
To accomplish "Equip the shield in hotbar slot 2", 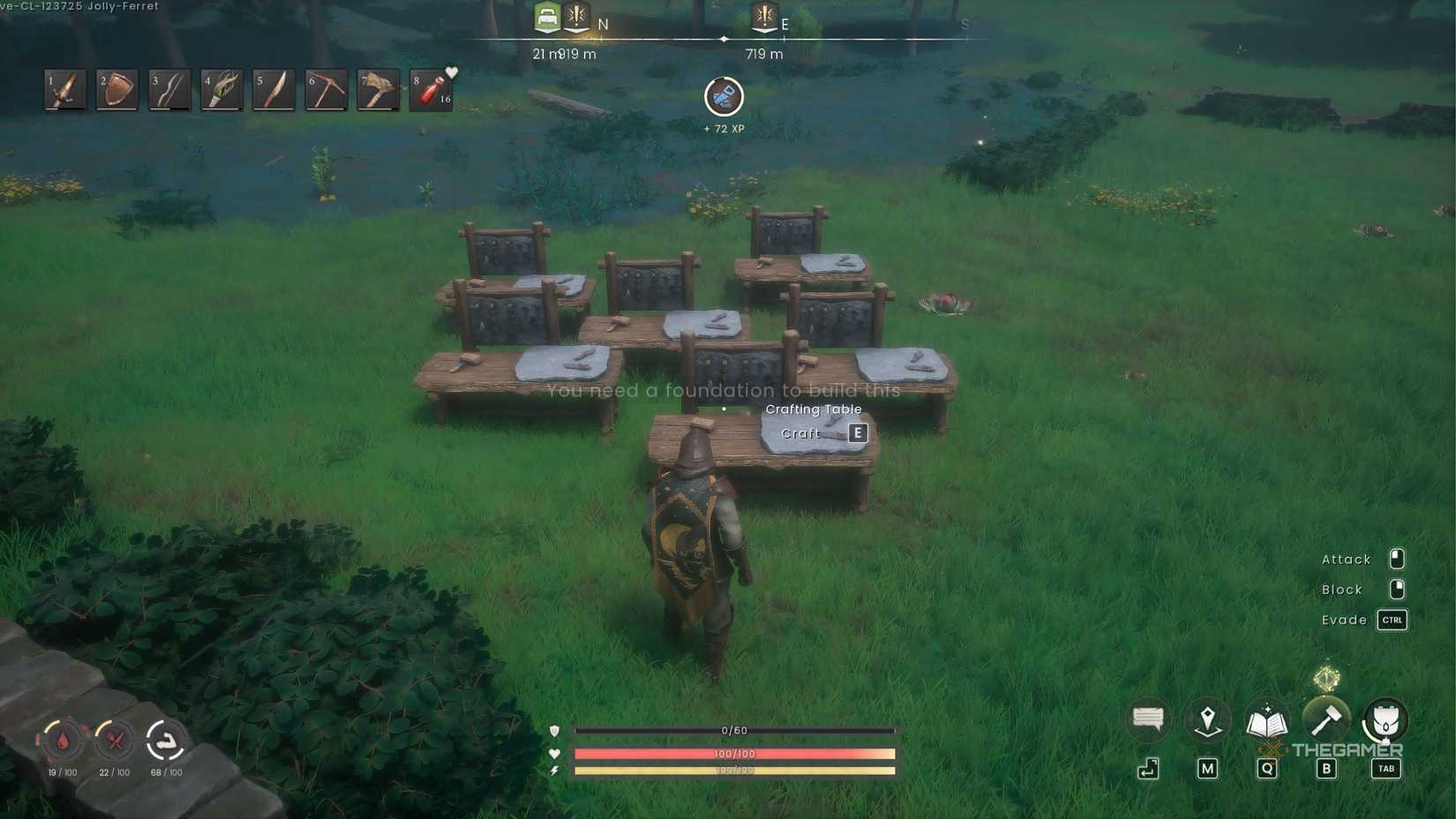I will point(117,88).
